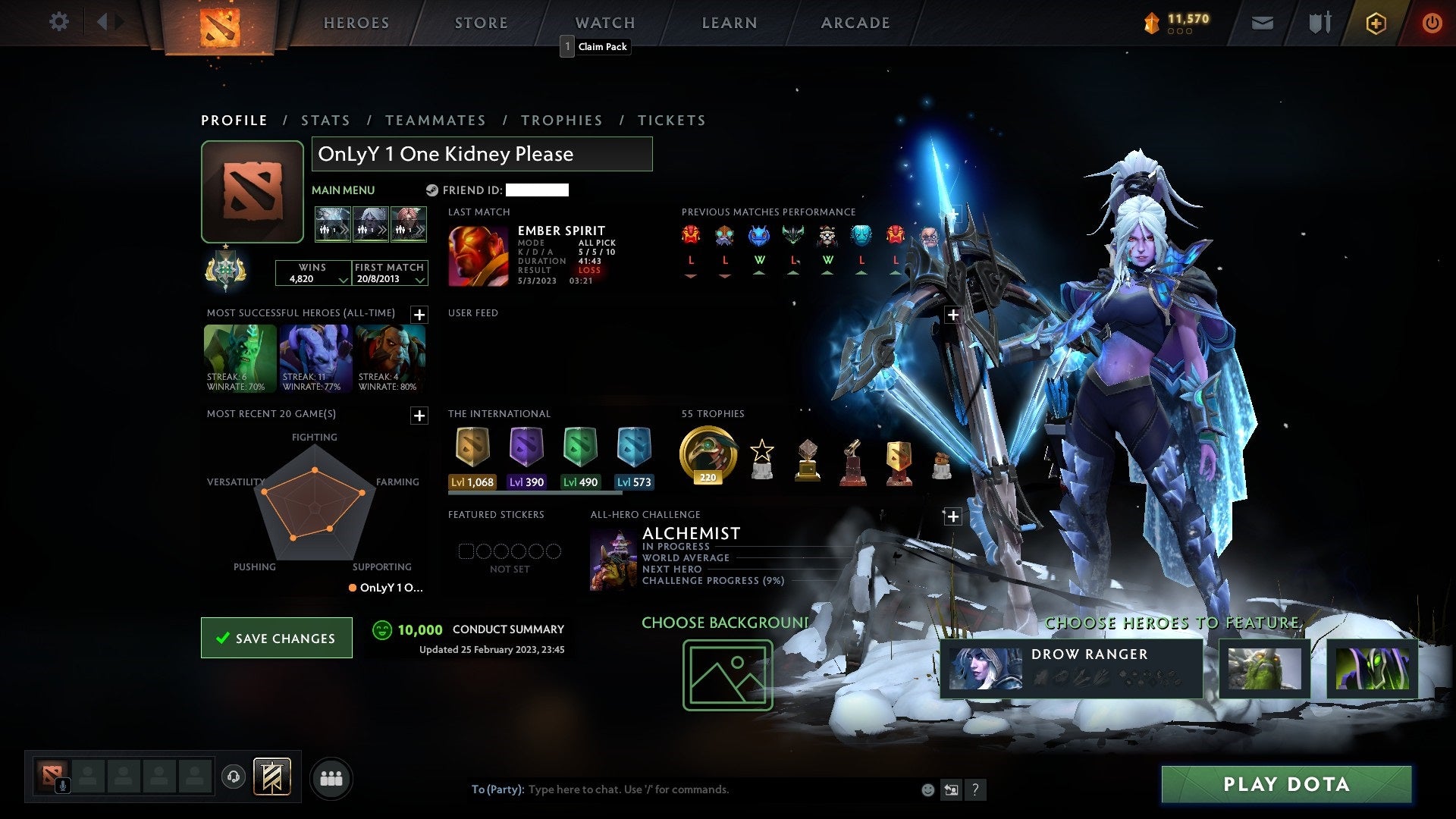This screenshot has height=819, width=1456.
Task: Open the friends list people icon
Action: point(331,777)
